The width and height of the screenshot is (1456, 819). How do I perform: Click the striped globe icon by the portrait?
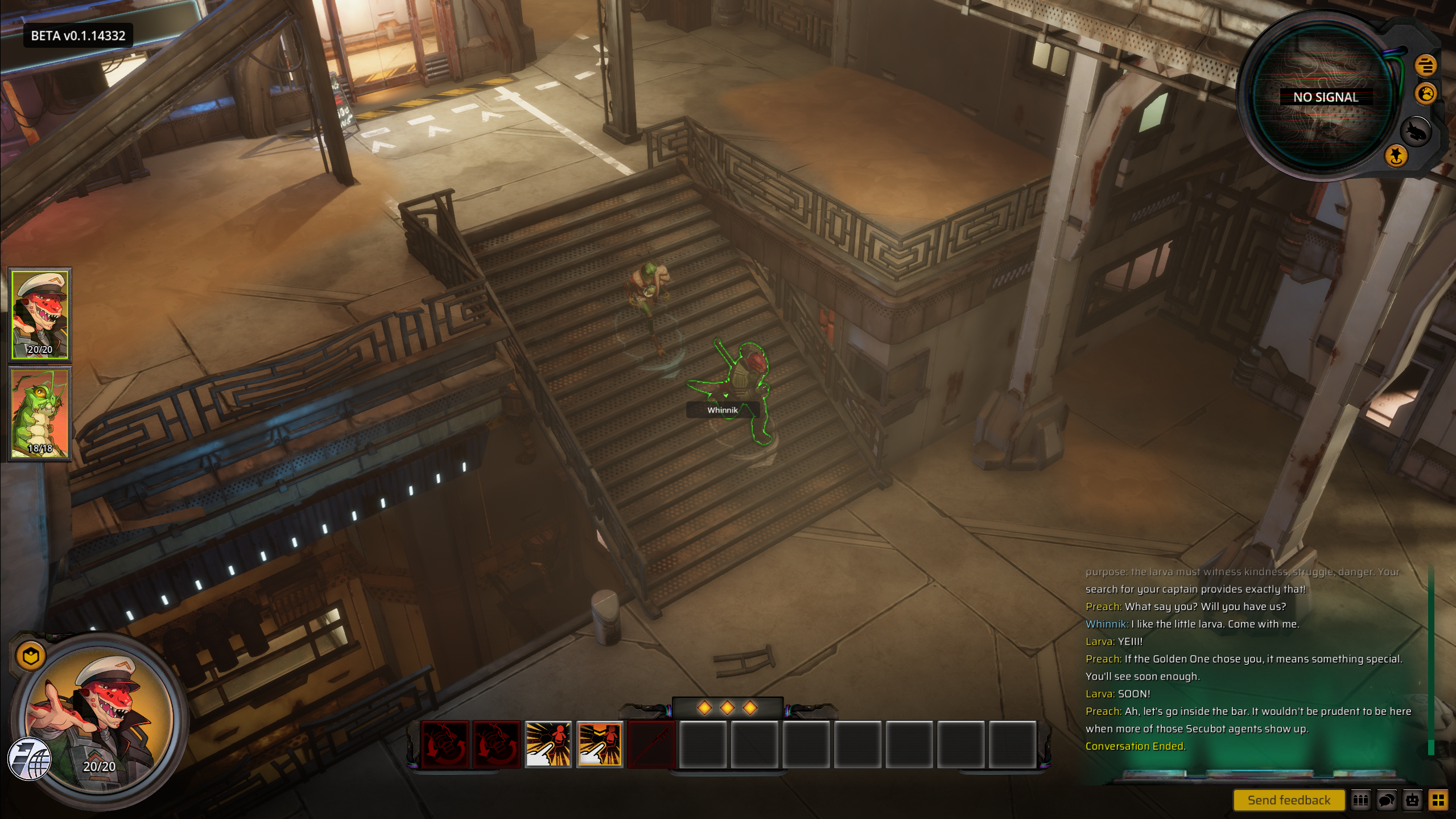[30, 759]
